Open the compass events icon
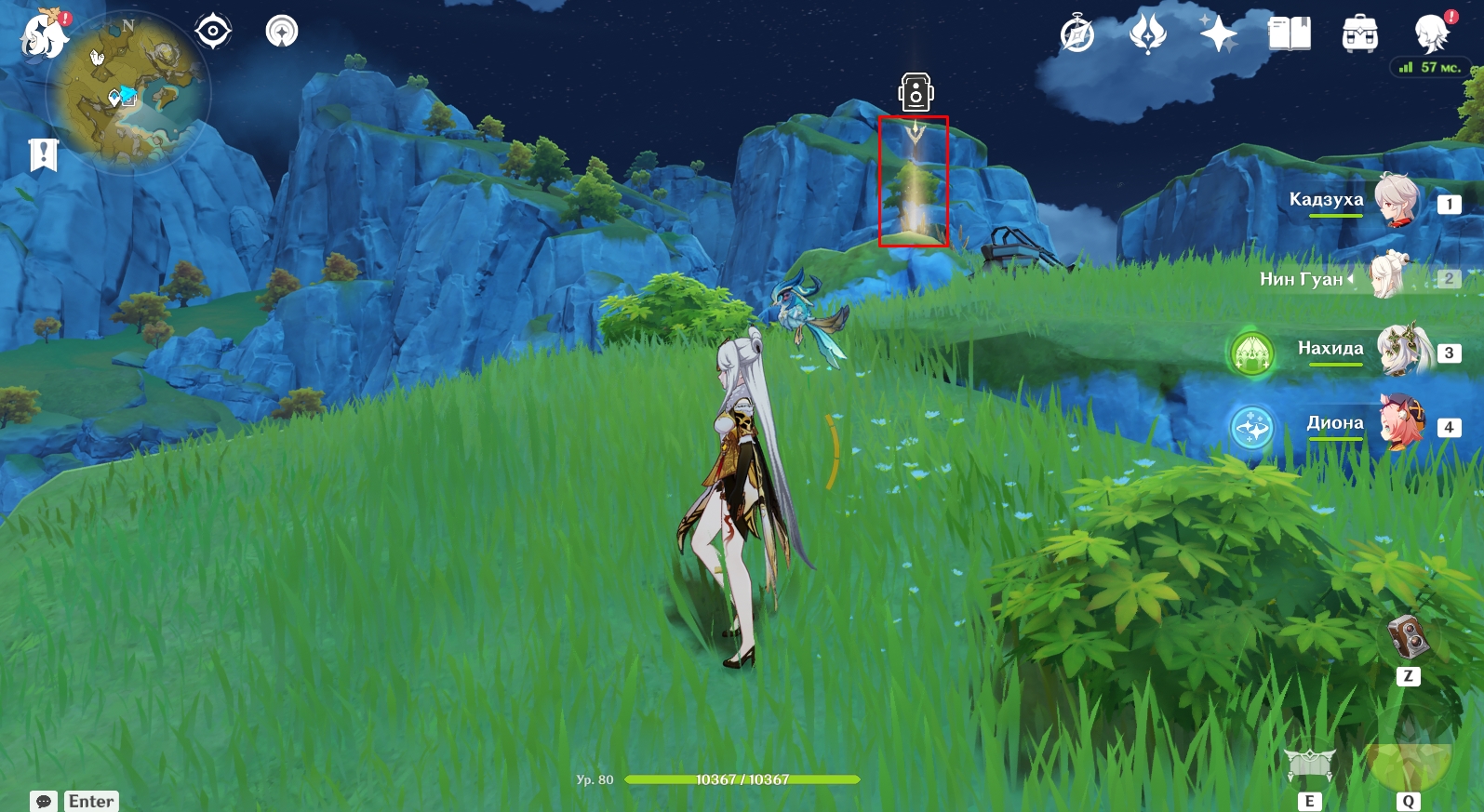Image resolution: width=1484 pixels, height=812 pixels. tap(1077, 34)
